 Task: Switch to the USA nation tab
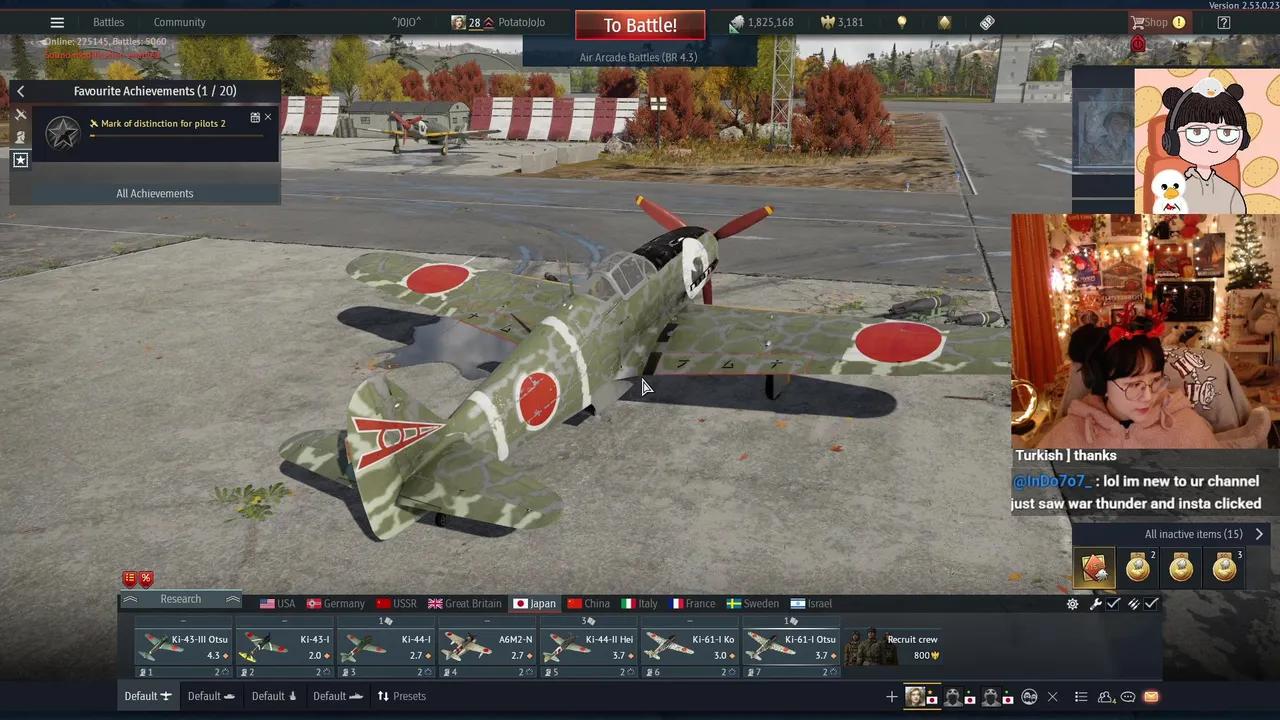click(277, 604)
